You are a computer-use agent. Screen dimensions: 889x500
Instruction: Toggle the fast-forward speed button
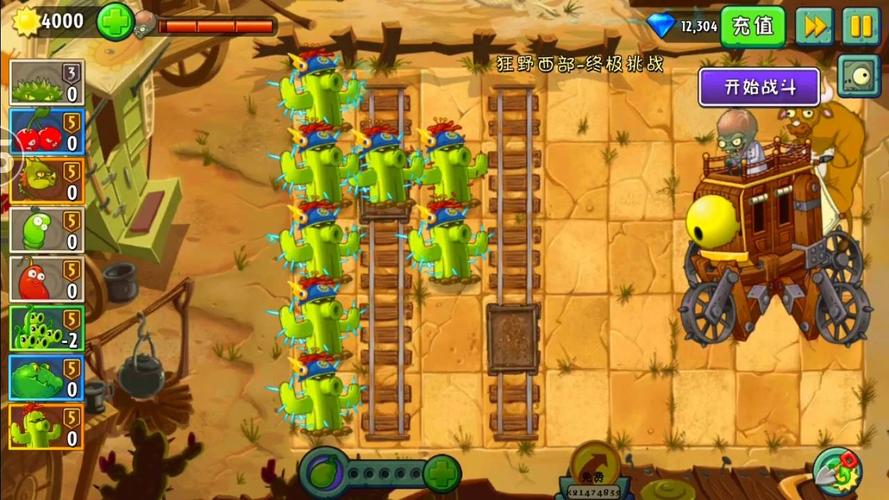click(x=814, y=26)
